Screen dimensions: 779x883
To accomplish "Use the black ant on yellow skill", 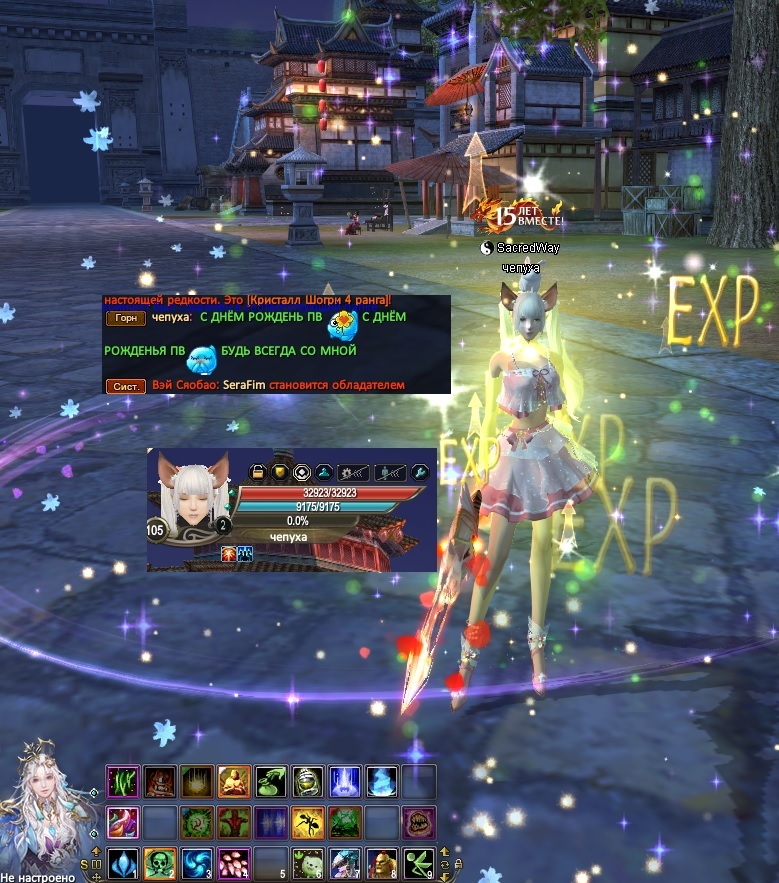I will click(x=307, y=822).
